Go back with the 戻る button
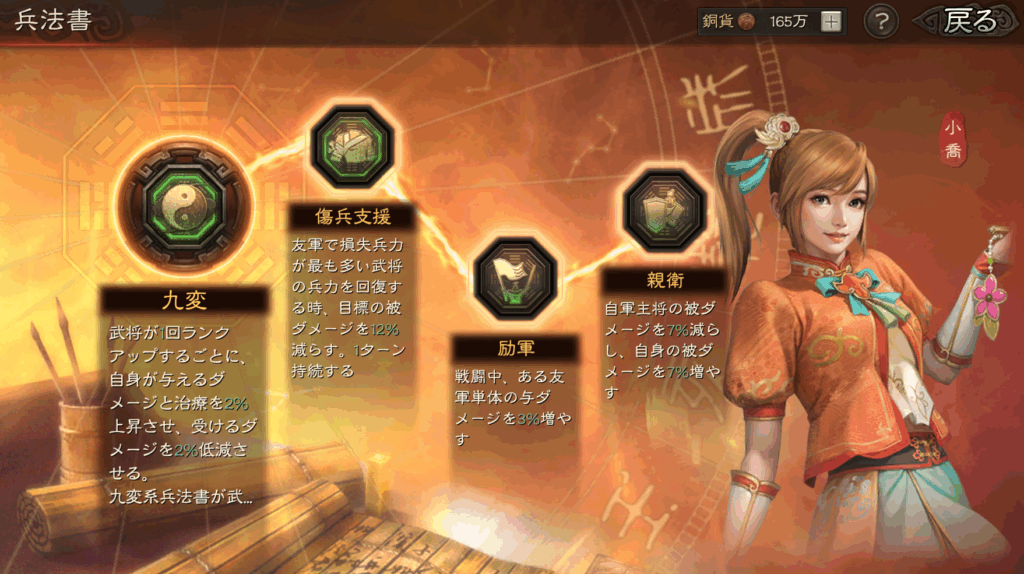 click(967, 21)
